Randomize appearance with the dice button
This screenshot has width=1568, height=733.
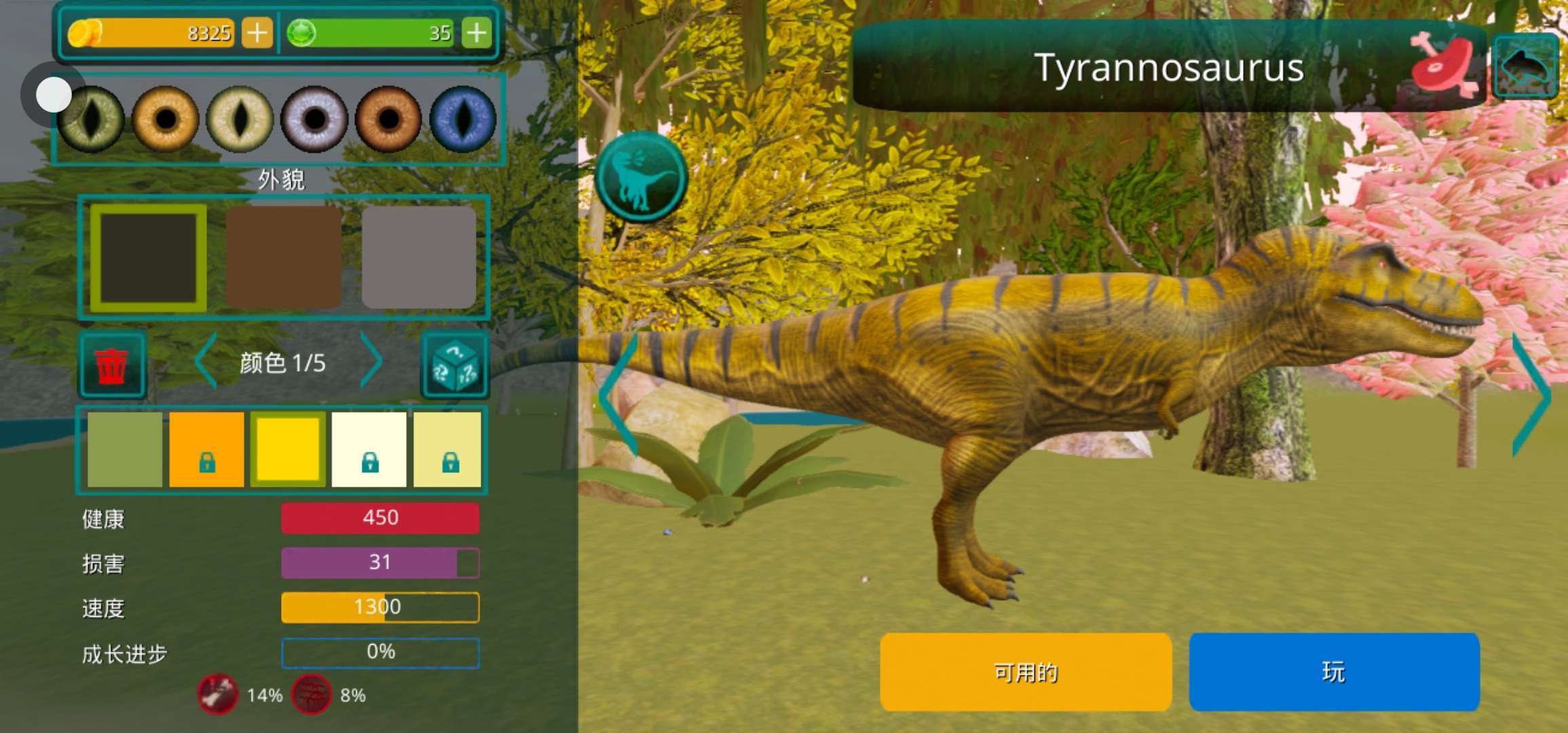click(x=455, y=365)
